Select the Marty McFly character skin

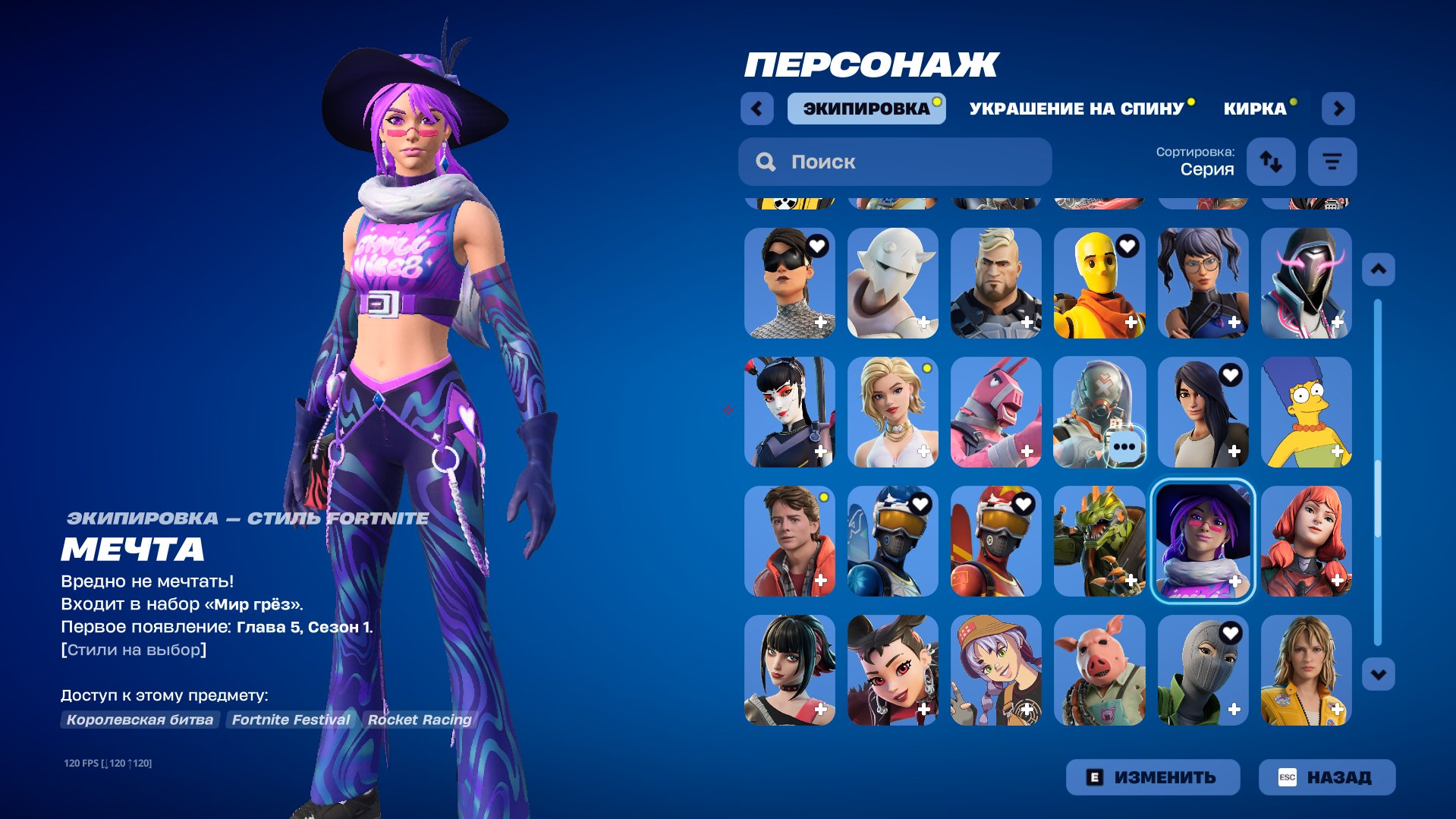coord(789,541)
